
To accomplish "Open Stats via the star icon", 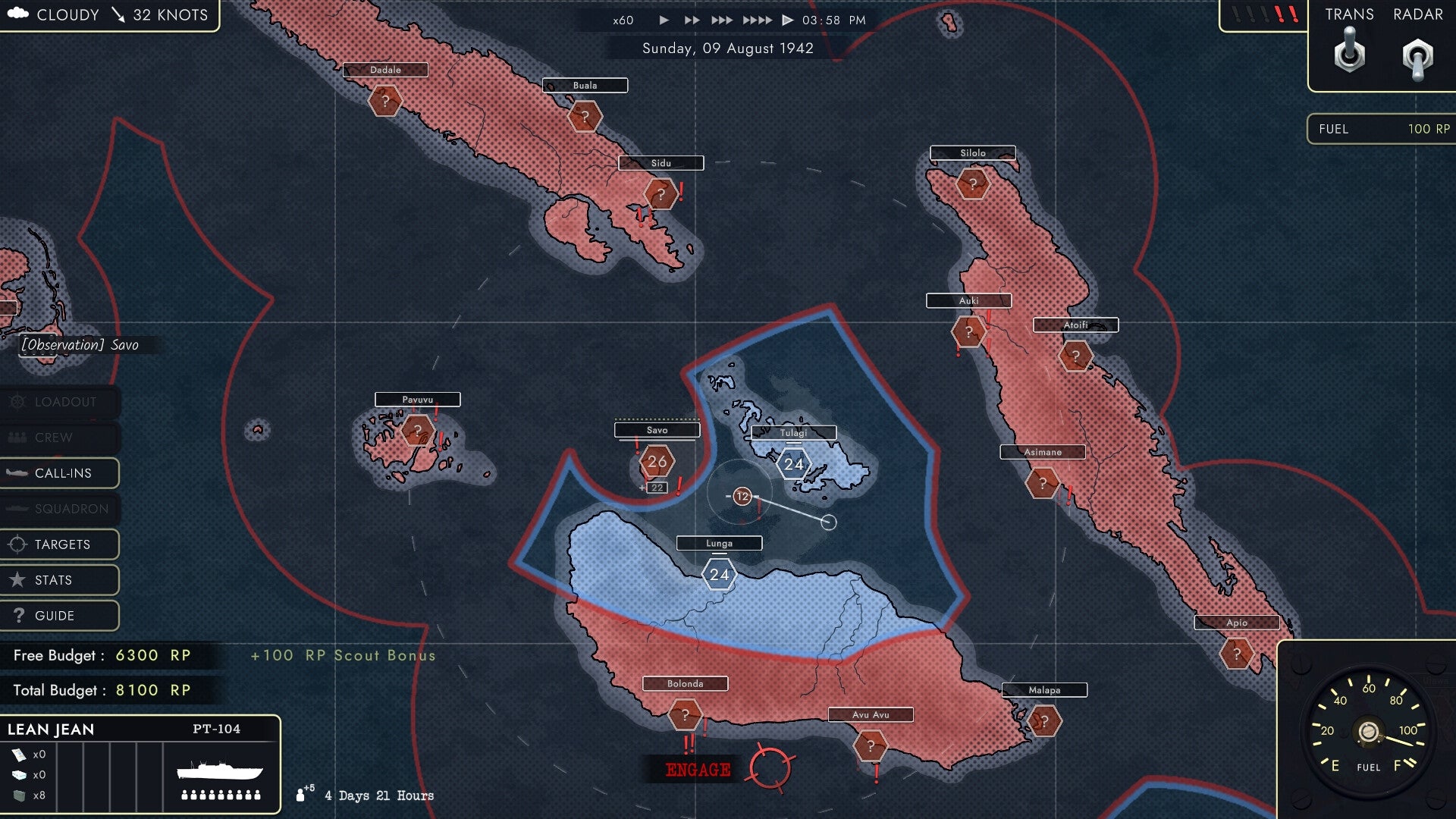I will click(17, 579).
